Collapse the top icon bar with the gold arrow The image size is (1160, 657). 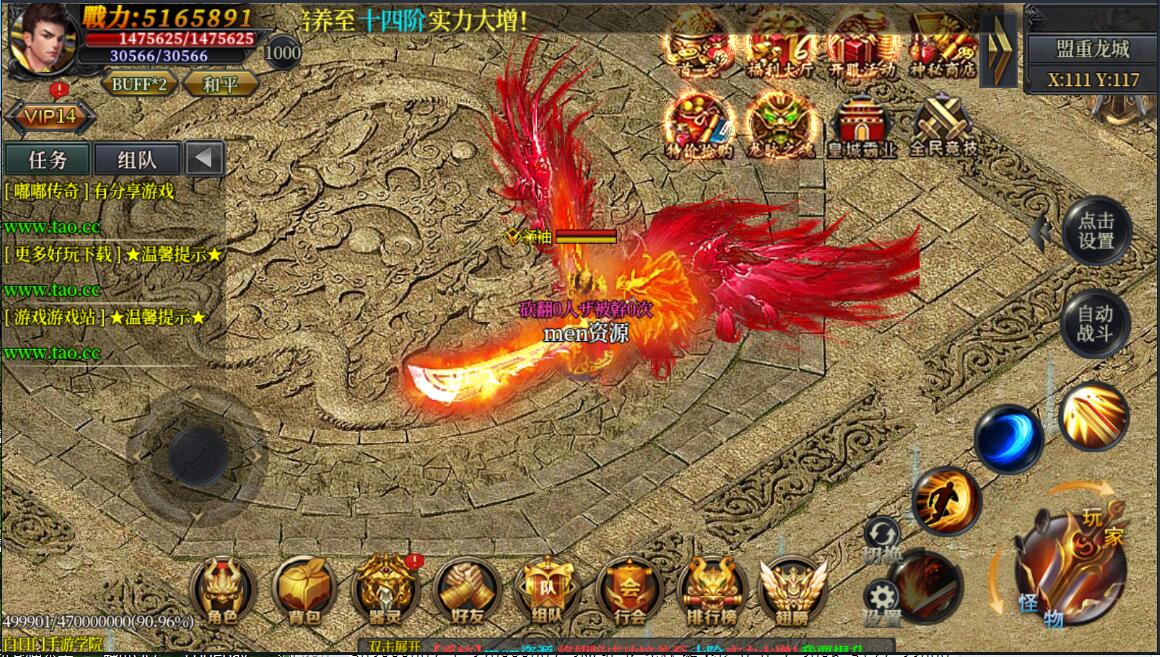(x=996, y=48)
